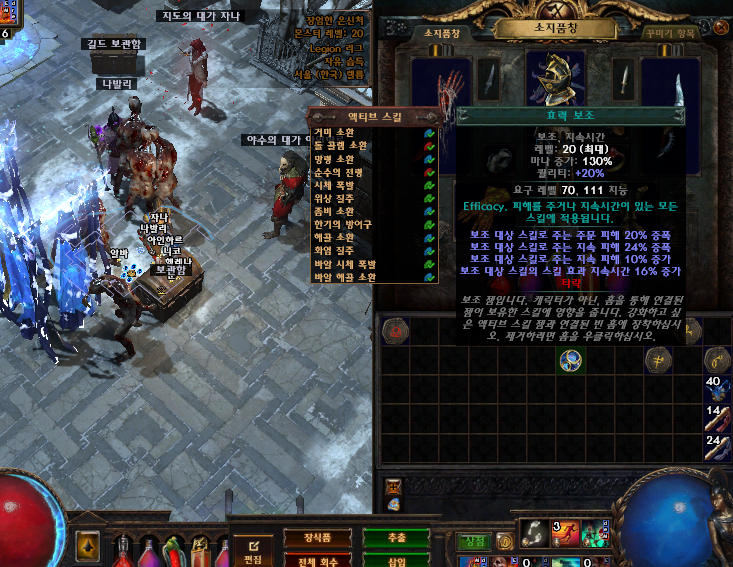Viewport: 733px width, 567px height.
Task: Pick the blue orb gem in inventory
Action: tap(571, 362)
